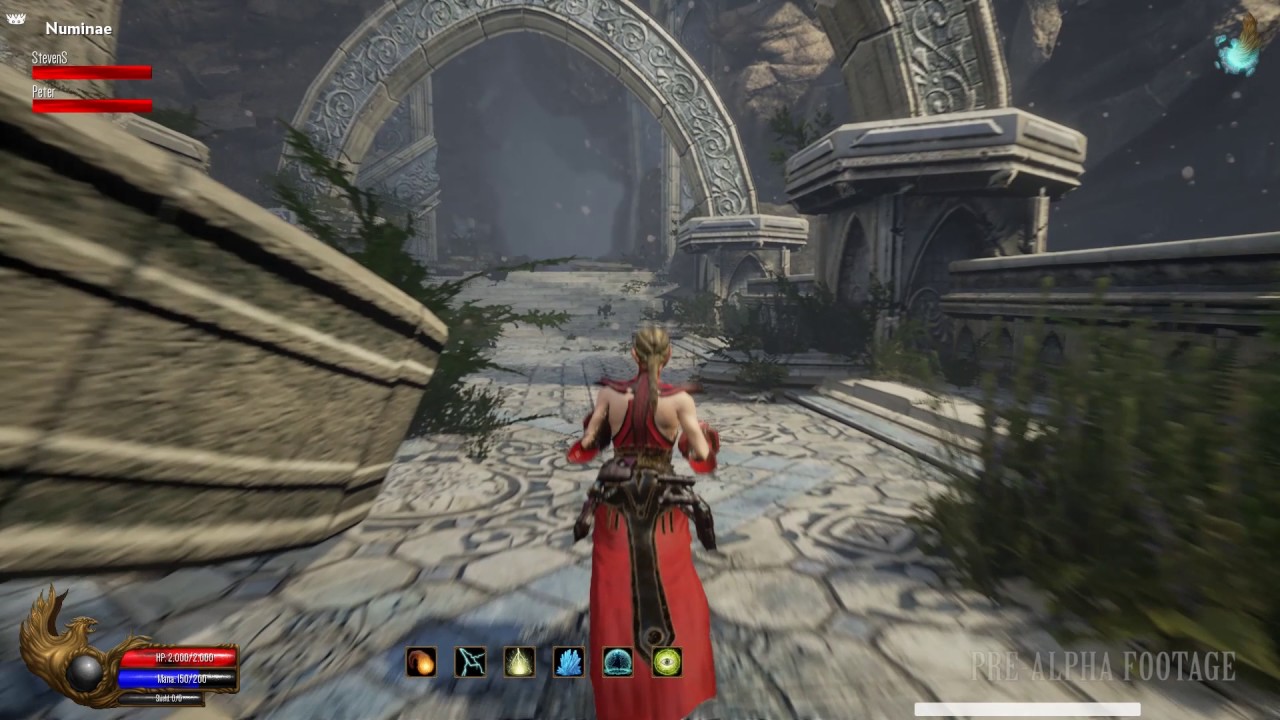Cast the blue lightning bolt spell

470,662
